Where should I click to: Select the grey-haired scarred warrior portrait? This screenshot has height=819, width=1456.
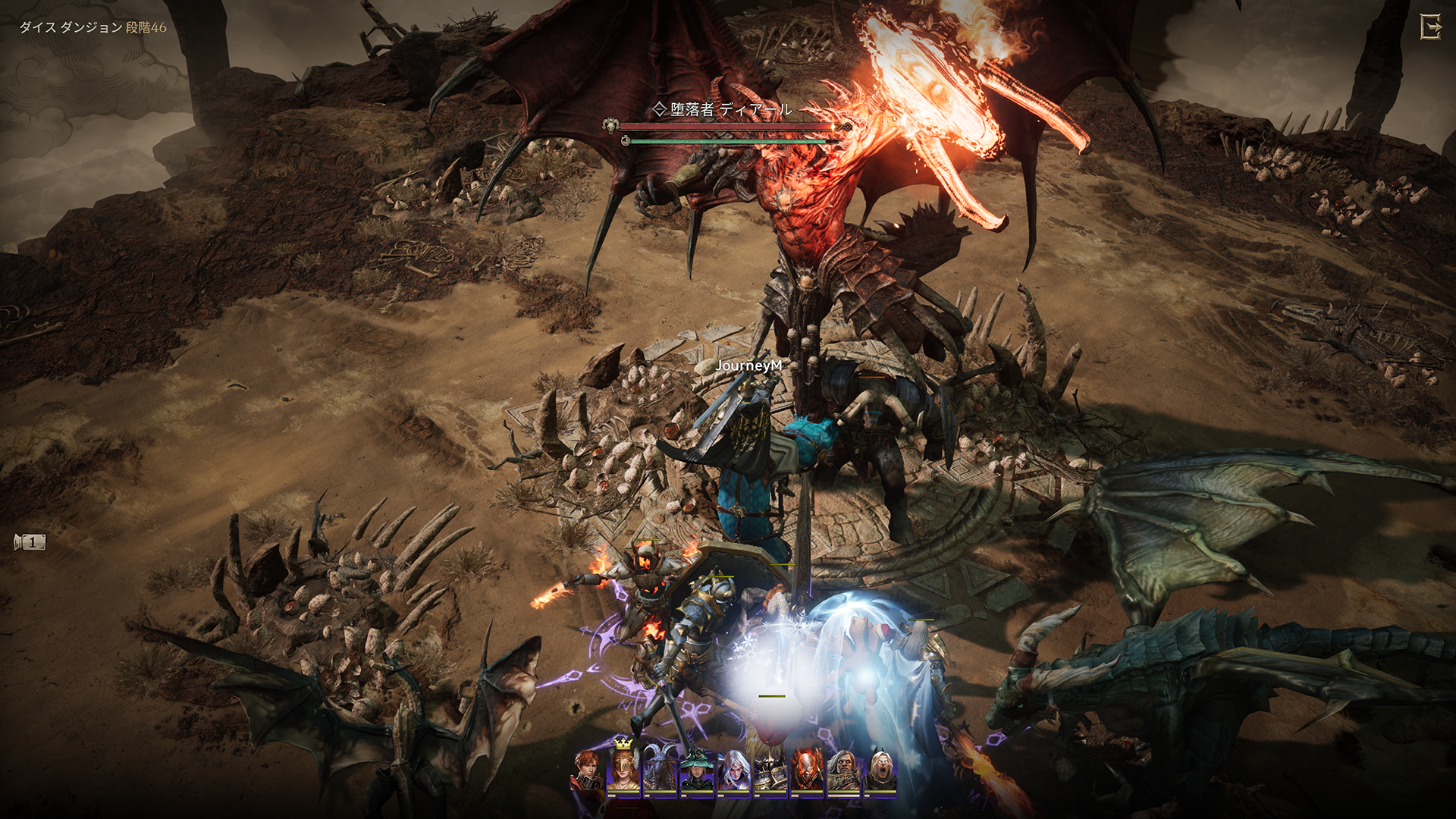[x=843, y=770]
